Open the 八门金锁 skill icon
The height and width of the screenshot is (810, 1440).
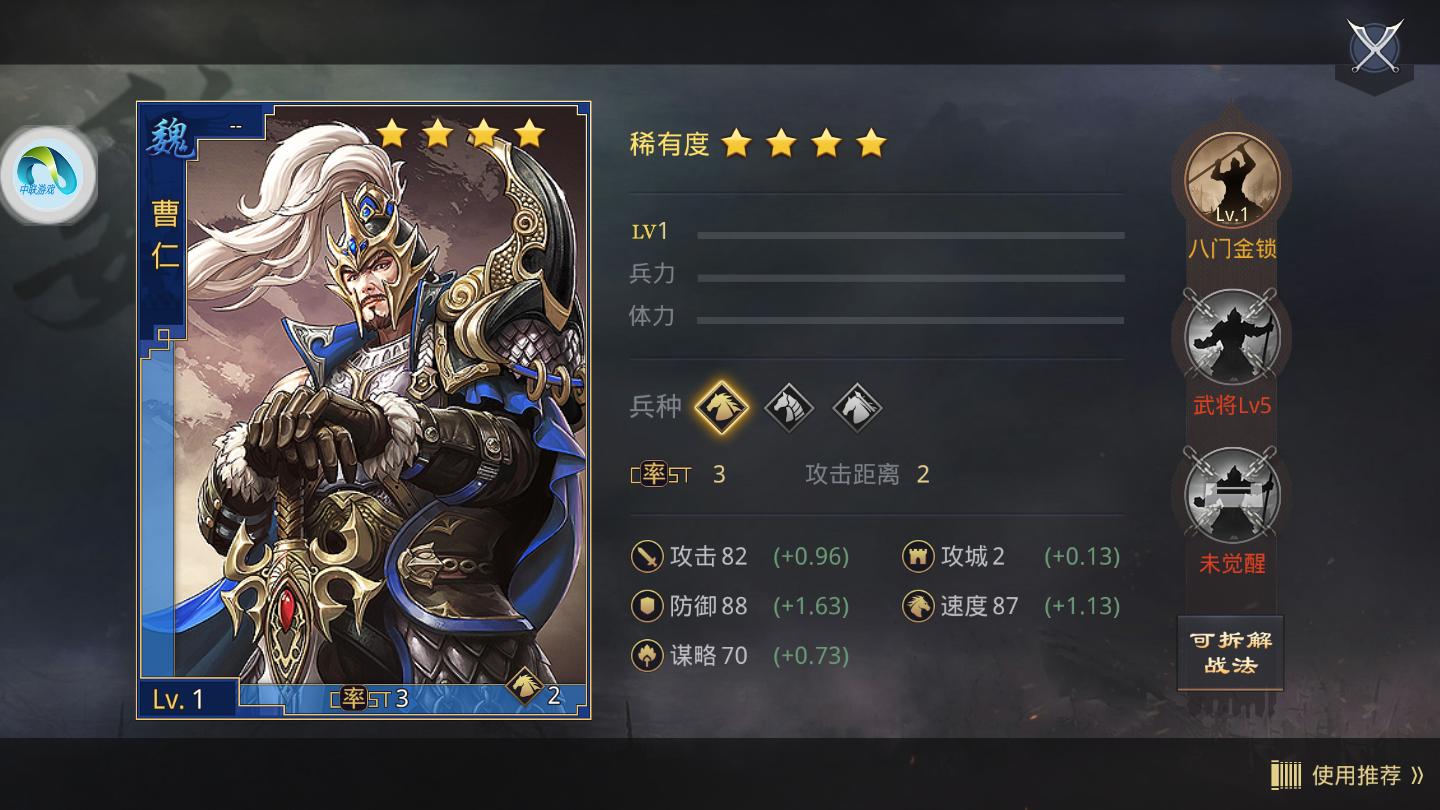pos(1231,181)
